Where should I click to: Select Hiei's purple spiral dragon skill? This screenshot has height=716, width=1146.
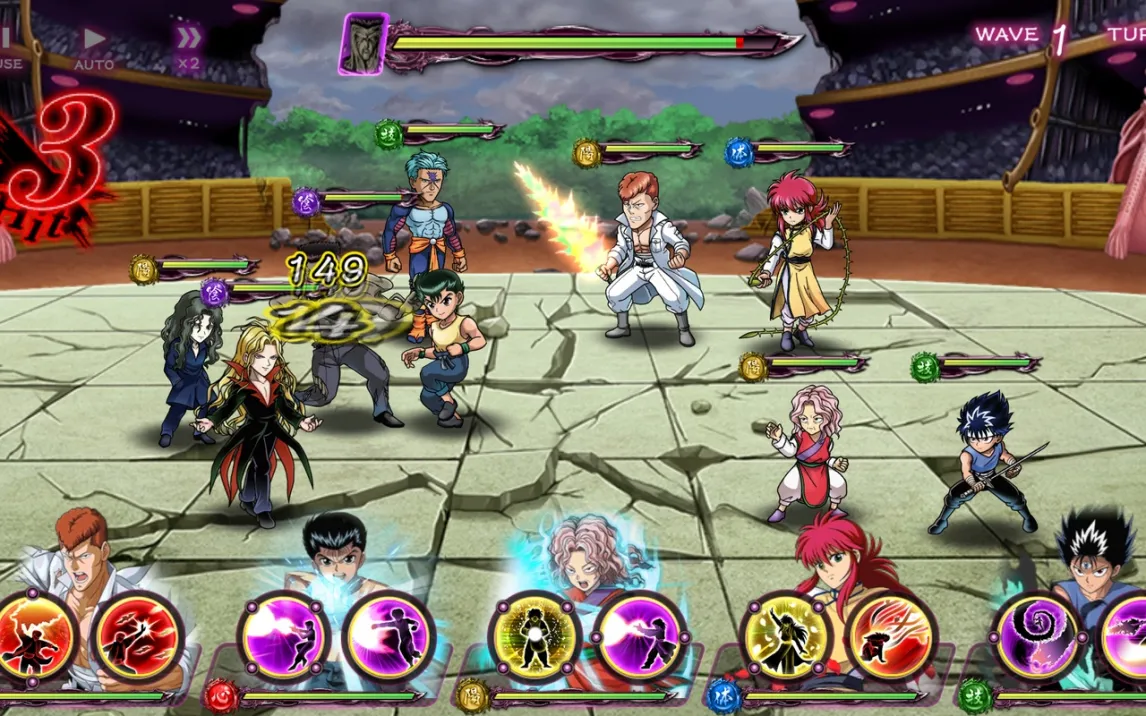[1037, 637]
